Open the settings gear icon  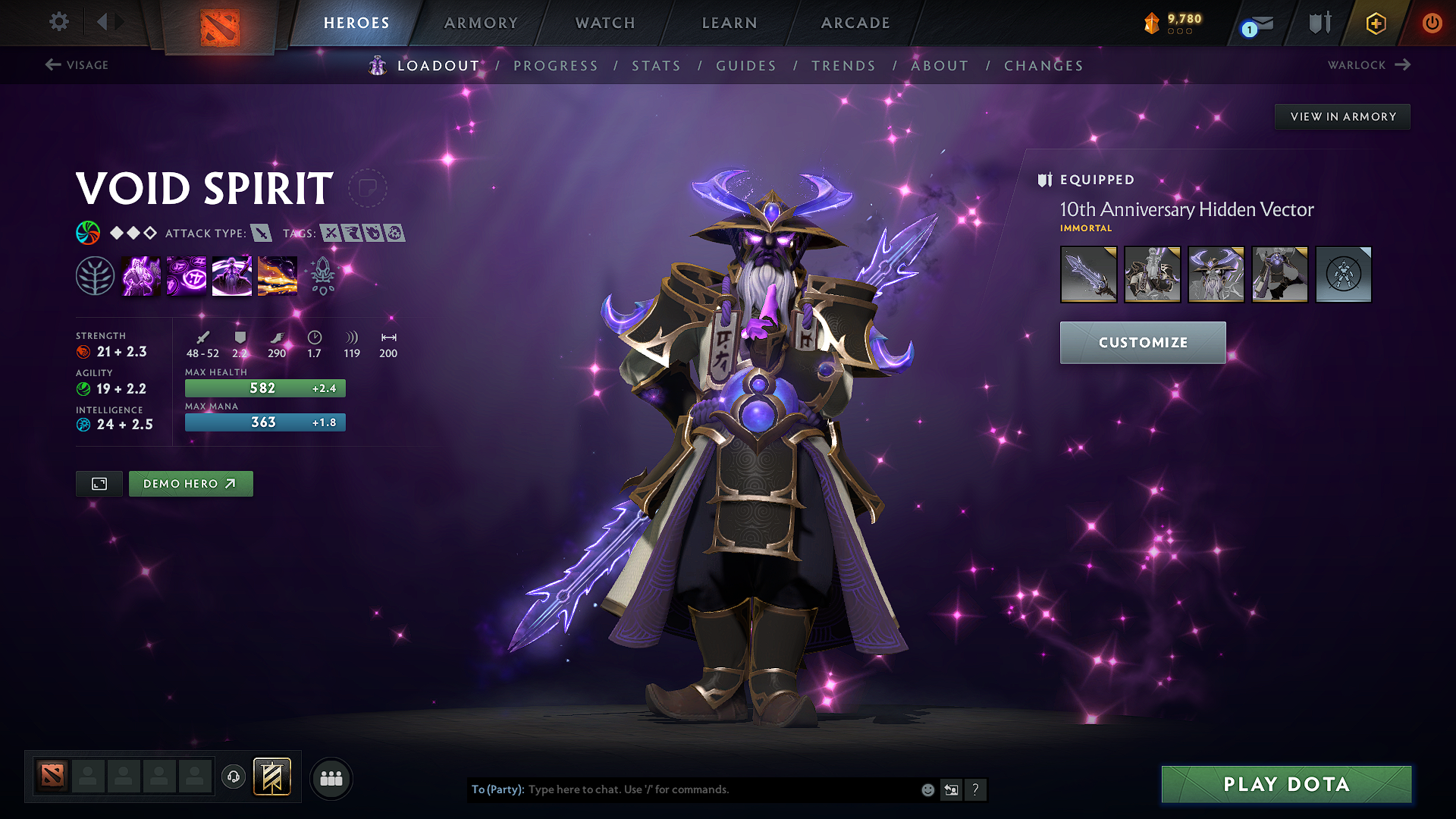coord(58,22)
